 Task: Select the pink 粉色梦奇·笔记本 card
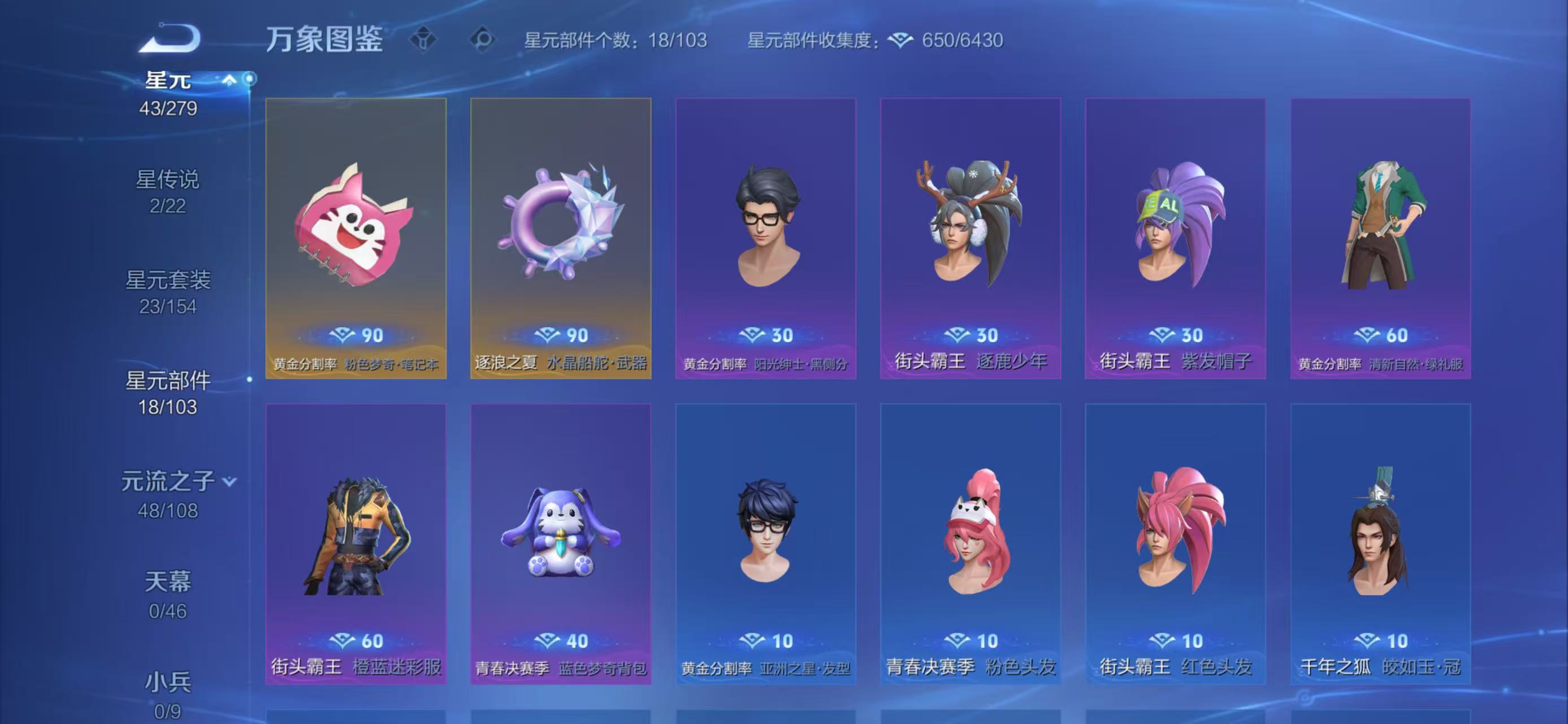(356, 238)
